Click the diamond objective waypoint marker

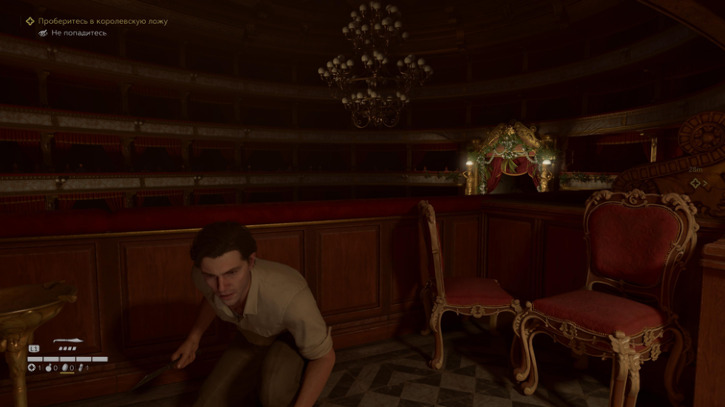[x=30, y=21]
